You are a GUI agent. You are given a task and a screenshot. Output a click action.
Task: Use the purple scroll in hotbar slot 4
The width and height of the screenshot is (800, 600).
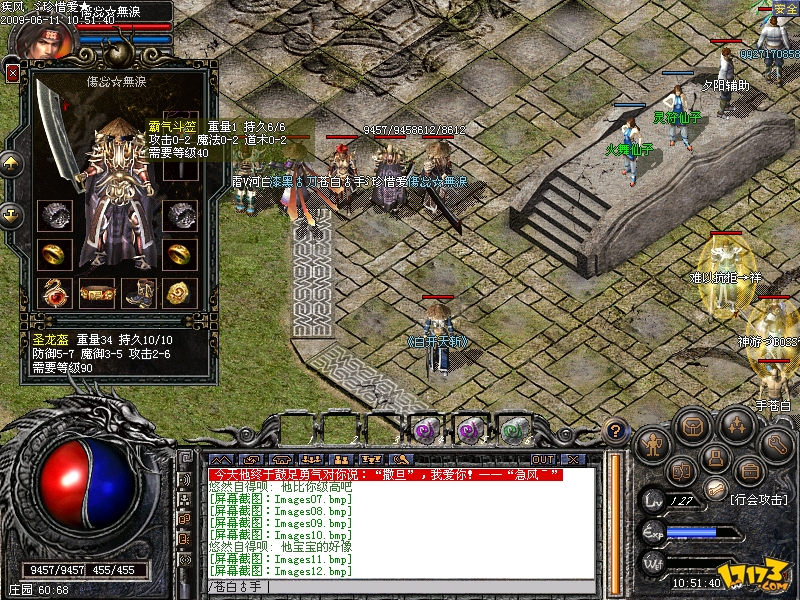click(426, 430)
